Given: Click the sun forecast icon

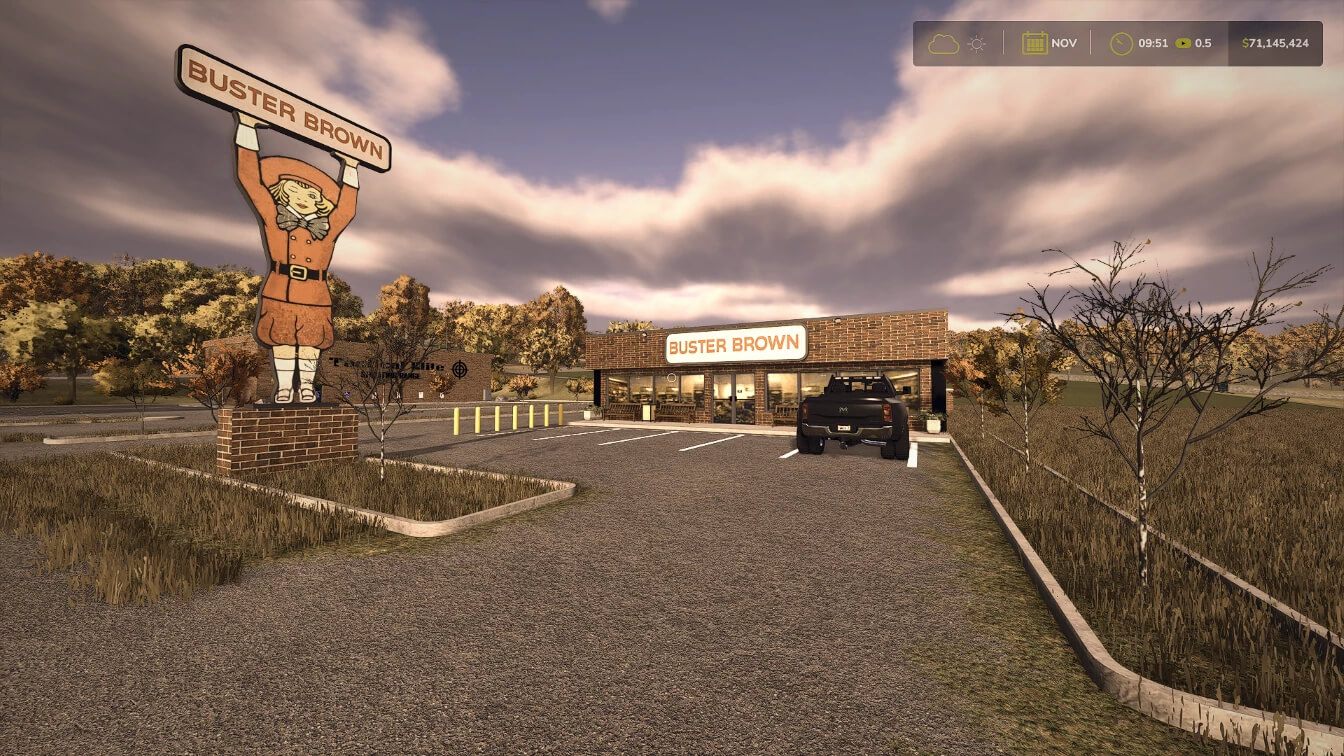Looking at the screenshot, I should 976,44.
